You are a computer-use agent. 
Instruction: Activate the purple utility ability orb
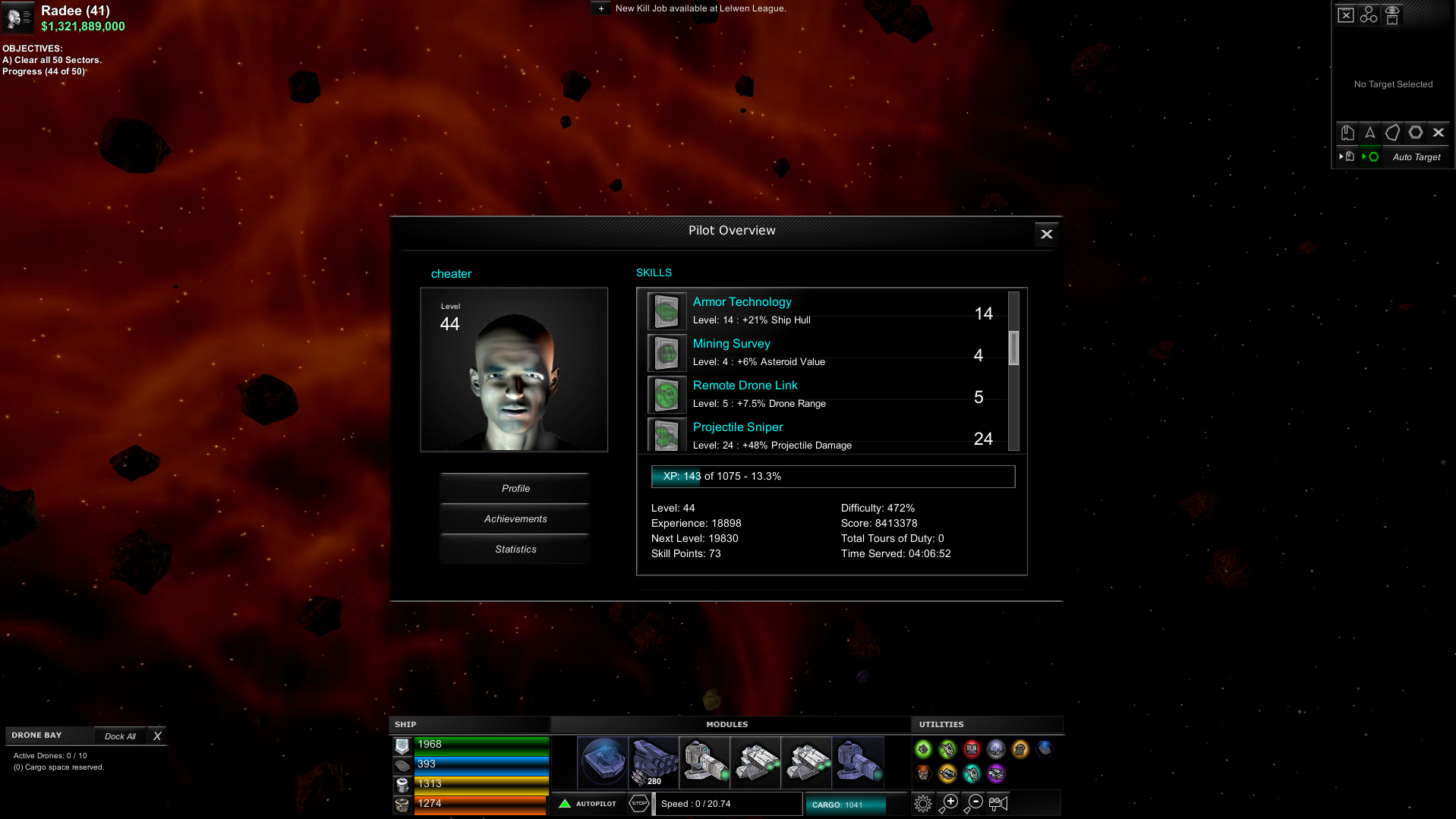pos(996,775)
